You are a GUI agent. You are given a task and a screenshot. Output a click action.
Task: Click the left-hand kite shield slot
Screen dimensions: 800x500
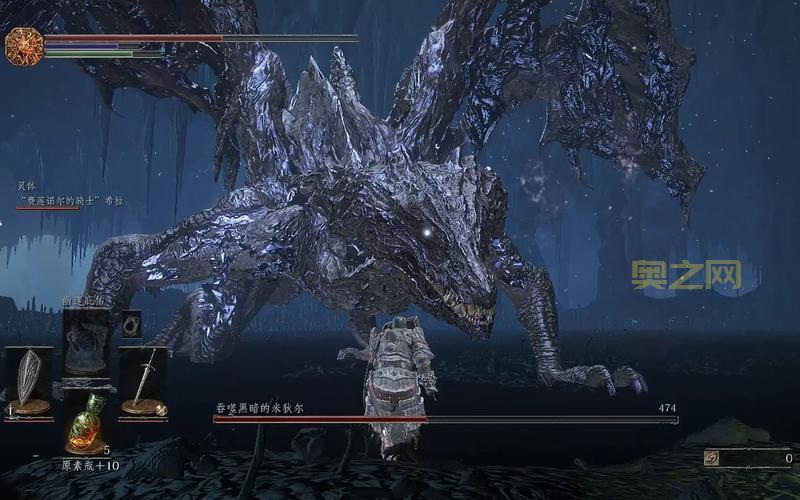click(28, 381)
